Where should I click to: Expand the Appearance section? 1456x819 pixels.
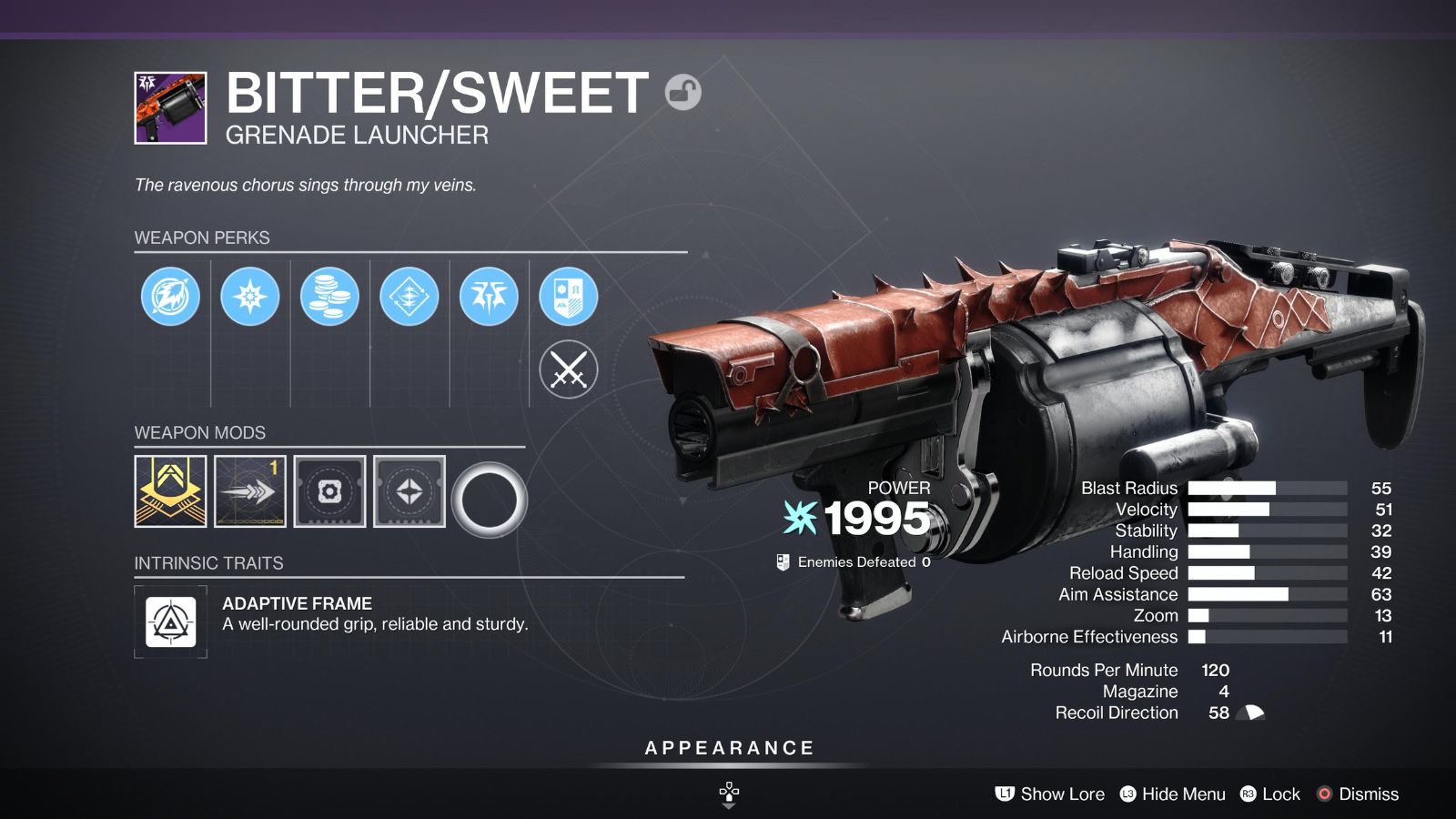point(727,748)
